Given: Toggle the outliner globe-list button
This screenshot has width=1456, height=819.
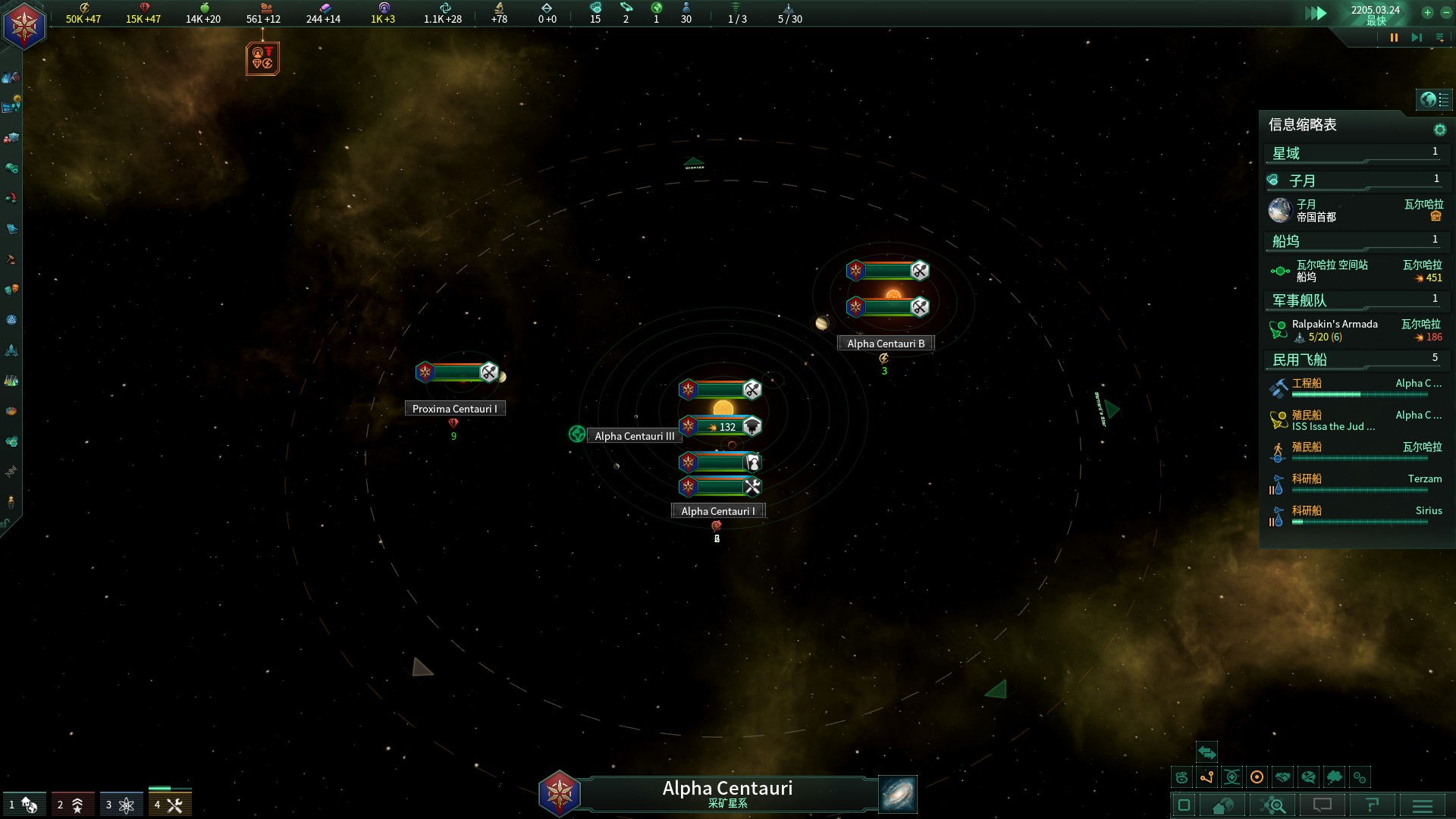Looking at the screenshot, I should coord(1433,99).
